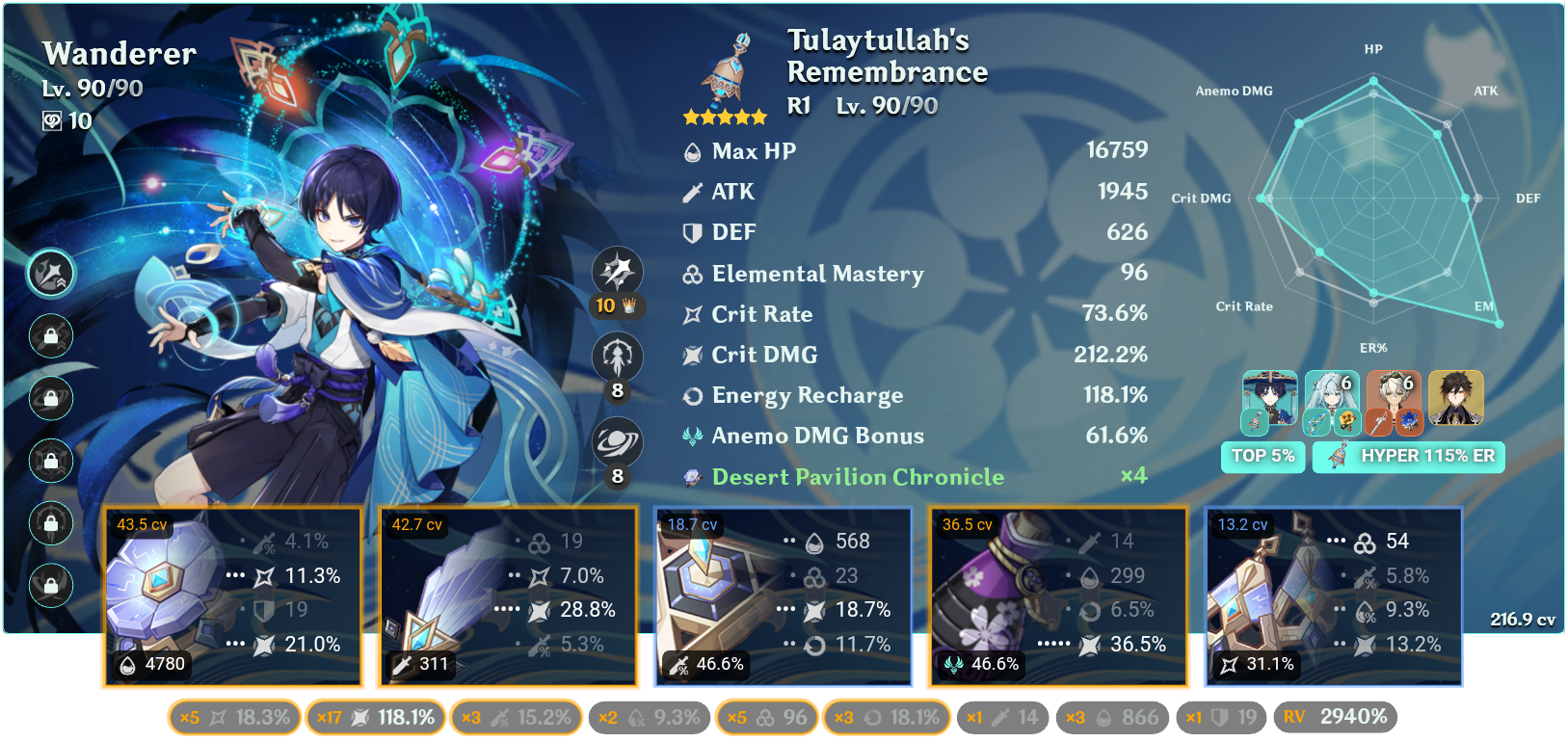Toggle the bottom lock icon on sidebar
Image resolution: width=1568 pixels, height=742 pixels.
click(50, 586)
